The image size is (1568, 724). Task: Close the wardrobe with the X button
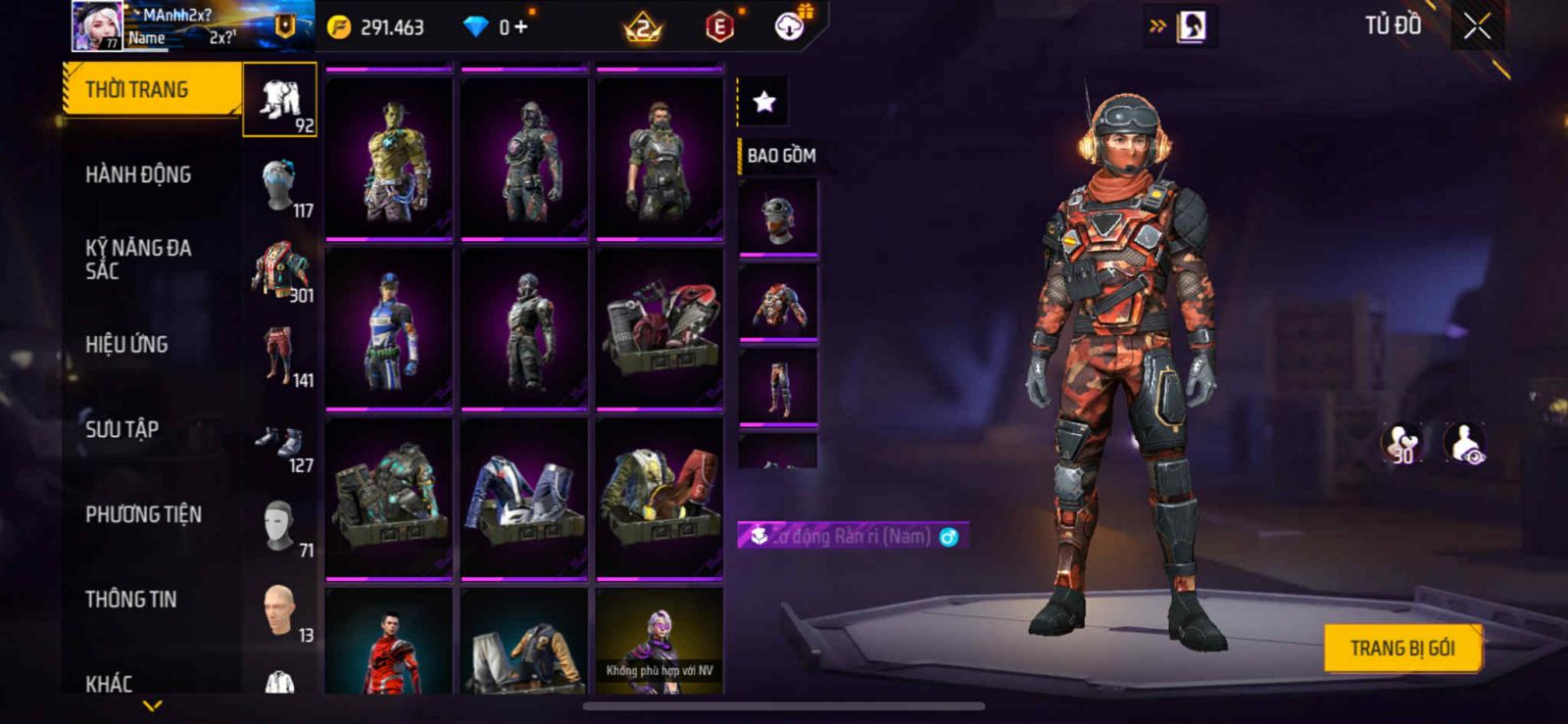click(1477, 26)
